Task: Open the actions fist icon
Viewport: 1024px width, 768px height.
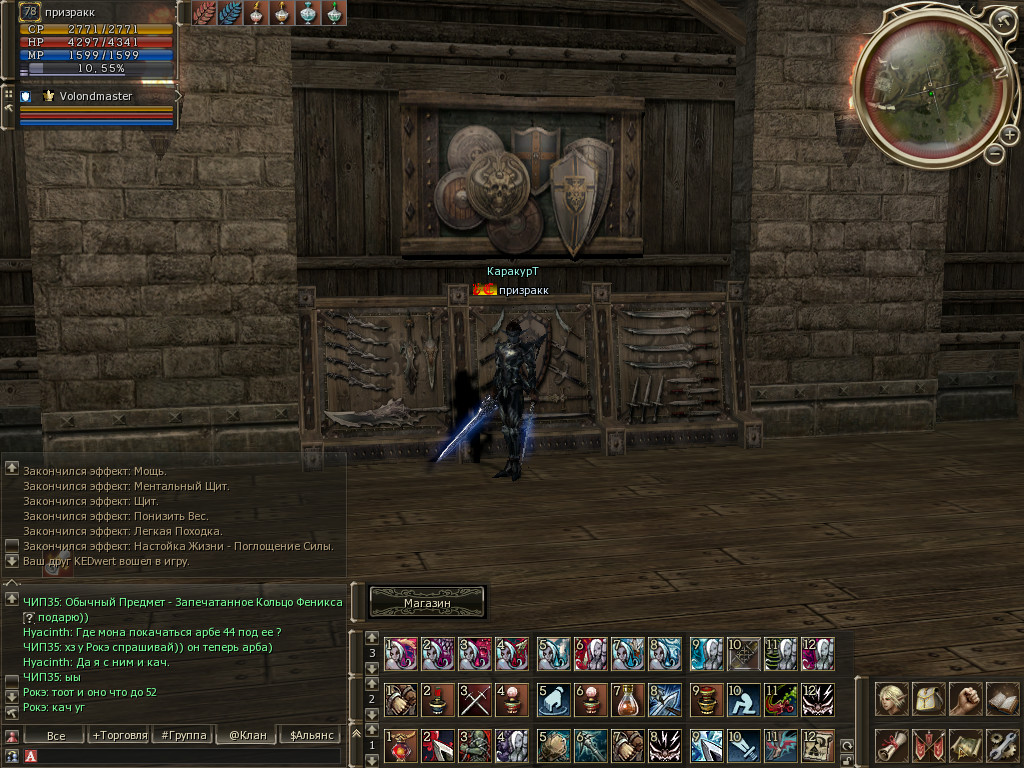Action: coord(965,699)
